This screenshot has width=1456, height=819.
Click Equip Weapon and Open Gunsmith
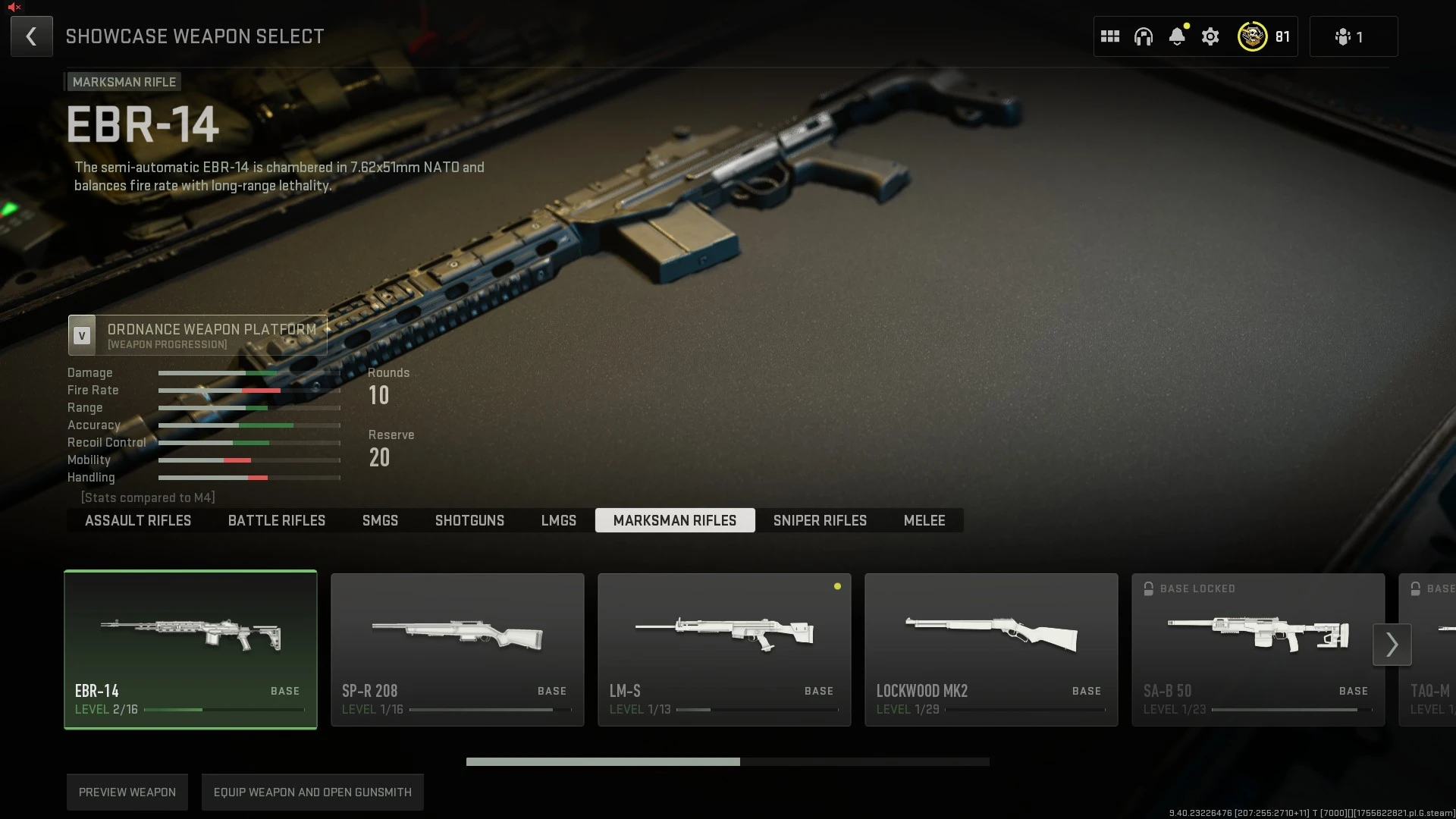[x=312, y=792]
